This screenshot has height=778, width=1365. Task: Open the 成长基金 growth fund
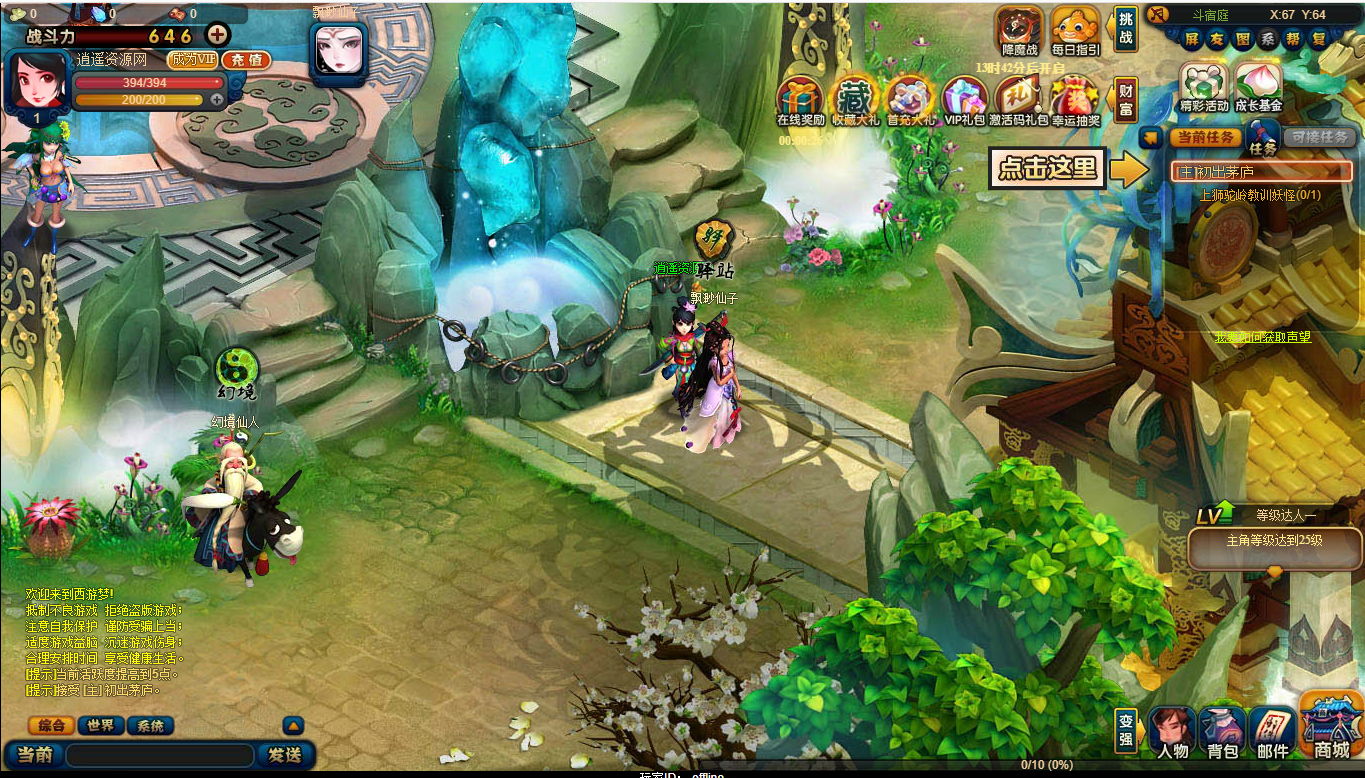pyautogui.click(x=1258, y=88)
